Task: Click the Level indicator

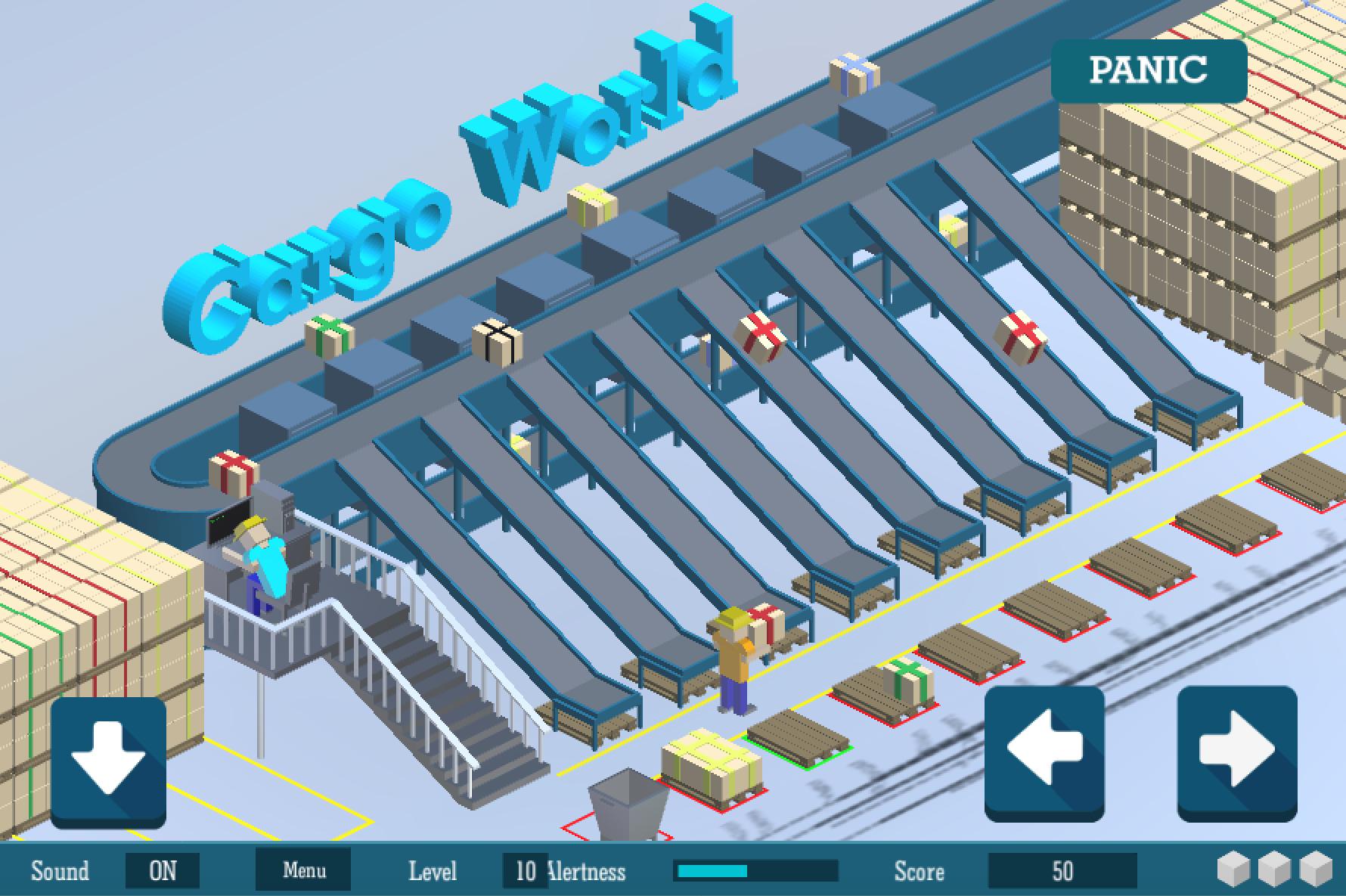Action: tap(433, 870)
